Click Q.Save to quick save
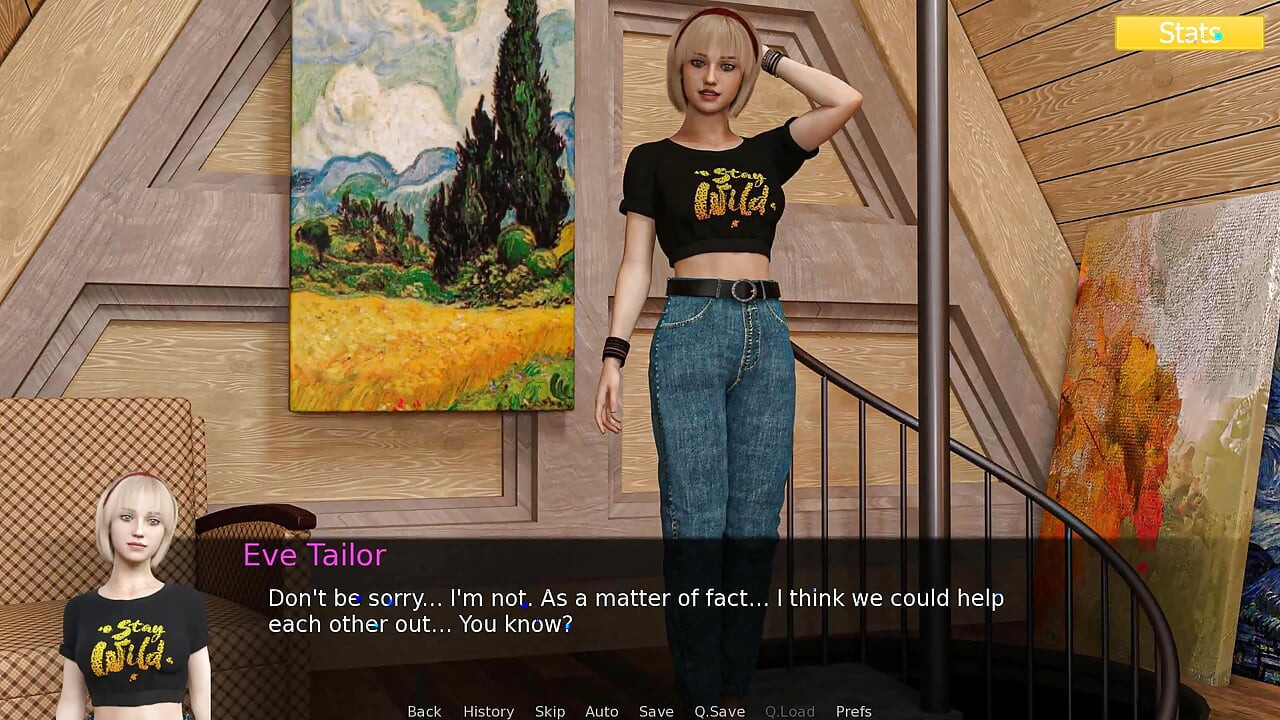Image resolution: width=1280 pixels, height=720 pixels. click(719, 711)
